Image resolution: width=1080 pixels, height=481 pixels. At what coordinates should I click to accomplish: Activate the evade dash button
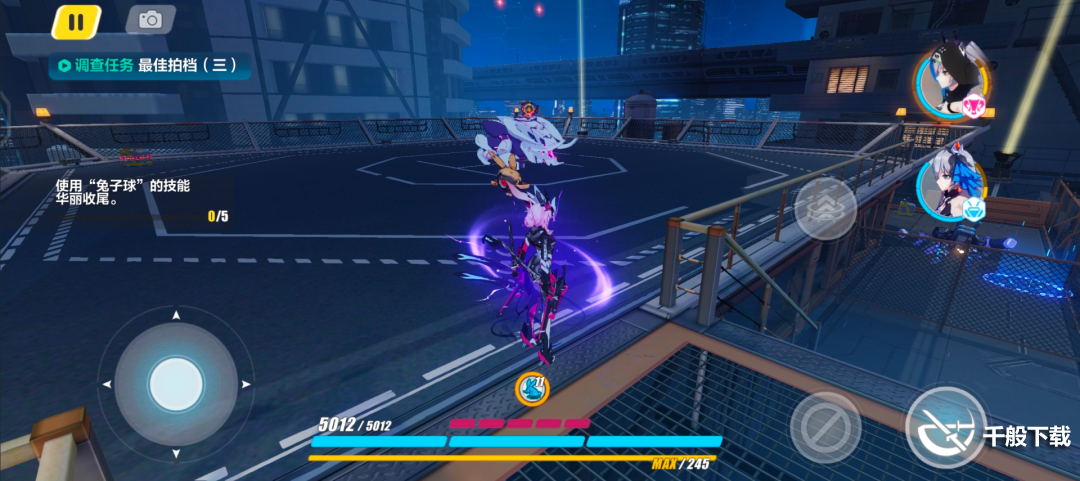pyautogui.click(x=825, y=208)
